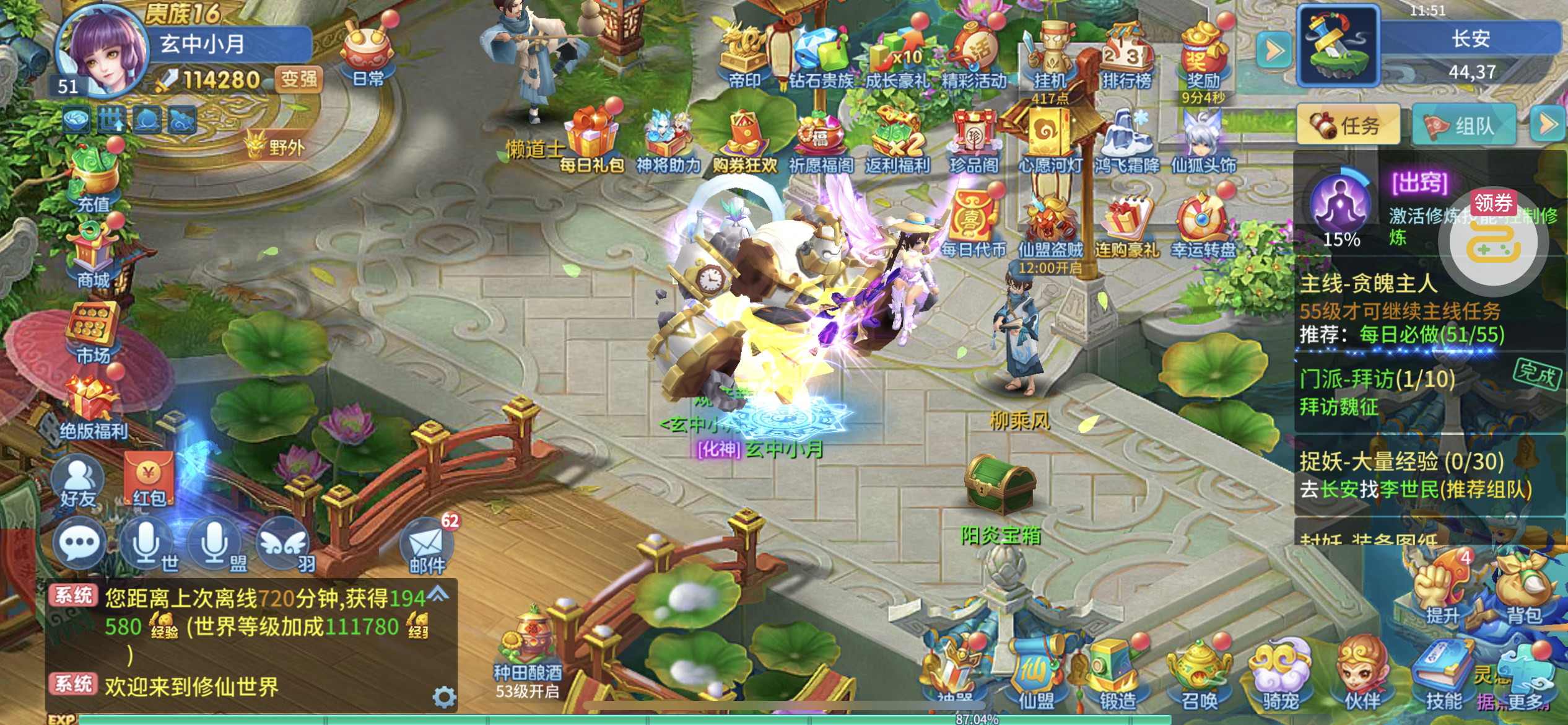The image size is (1568, 725).
Task: Open the 红包 red envelope icon
Action: [149, 480]
